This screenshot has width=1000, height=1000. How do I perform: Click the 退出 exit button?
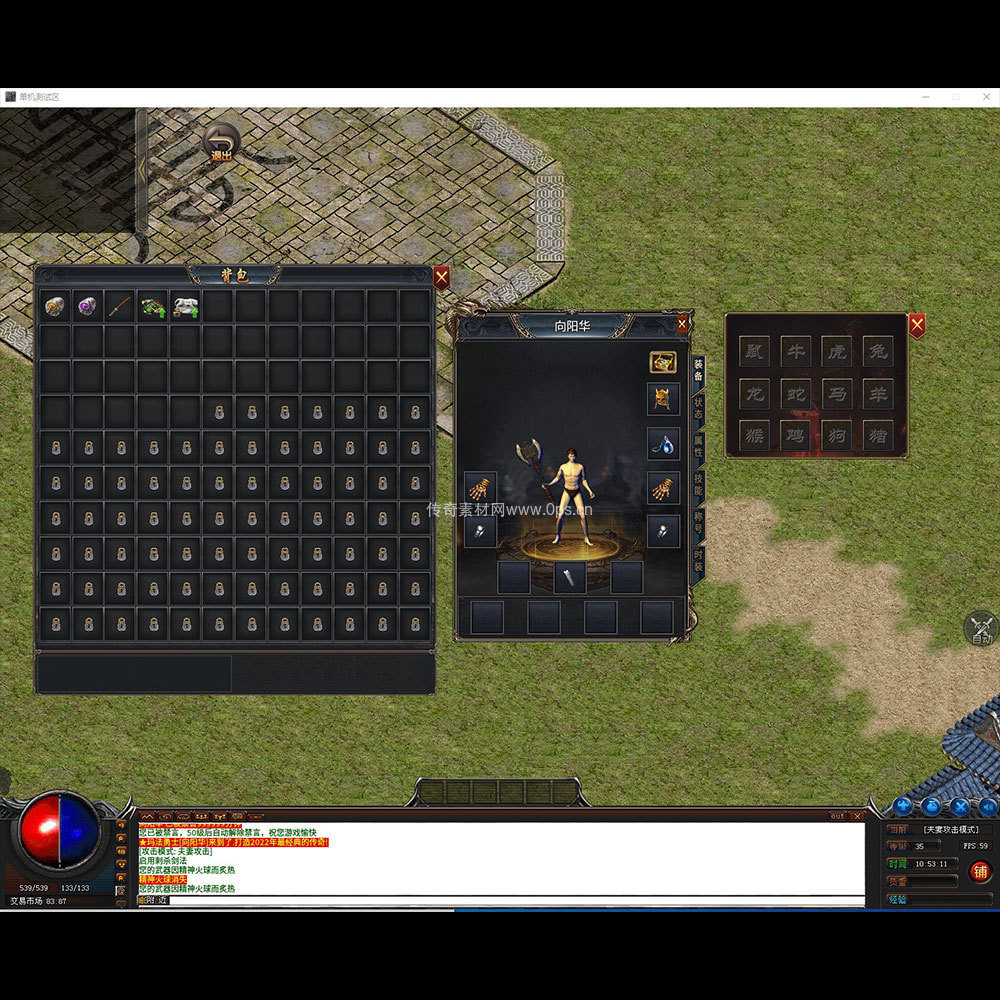[x=221, y=143]
